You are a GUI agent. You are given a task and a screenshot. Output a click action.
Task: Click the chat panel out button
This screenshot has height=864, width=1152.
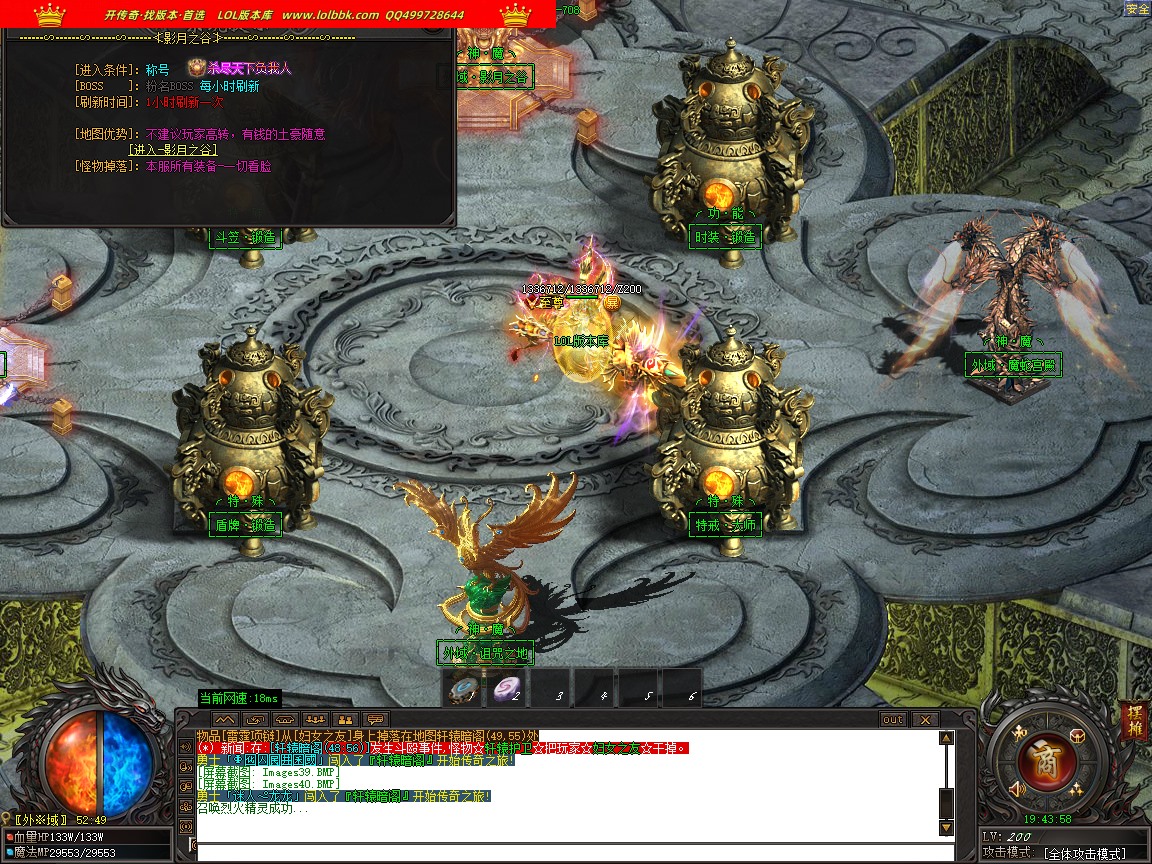(892, 719)
